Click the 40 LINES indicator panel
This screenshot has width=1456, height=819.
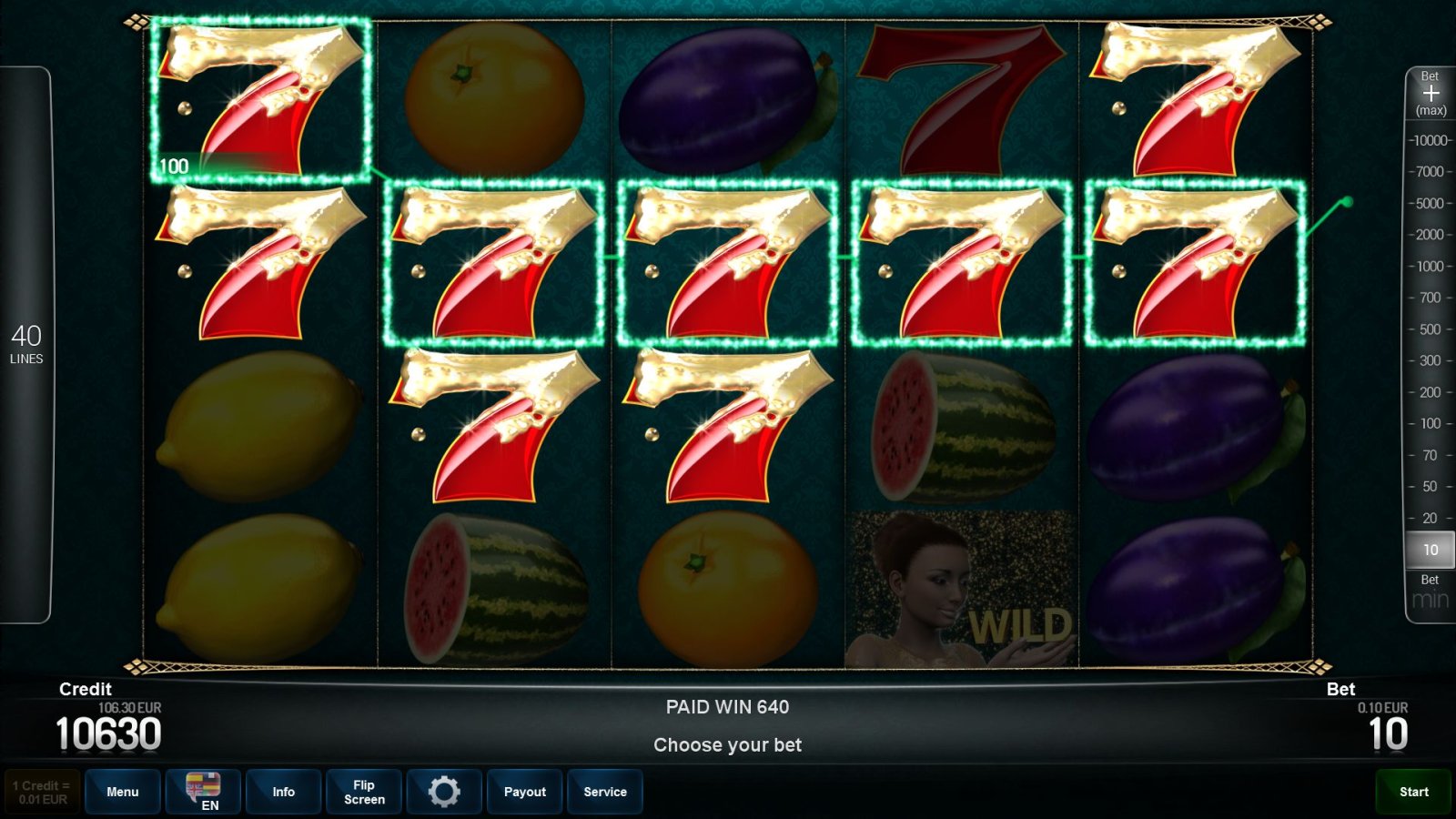point(27,344)
